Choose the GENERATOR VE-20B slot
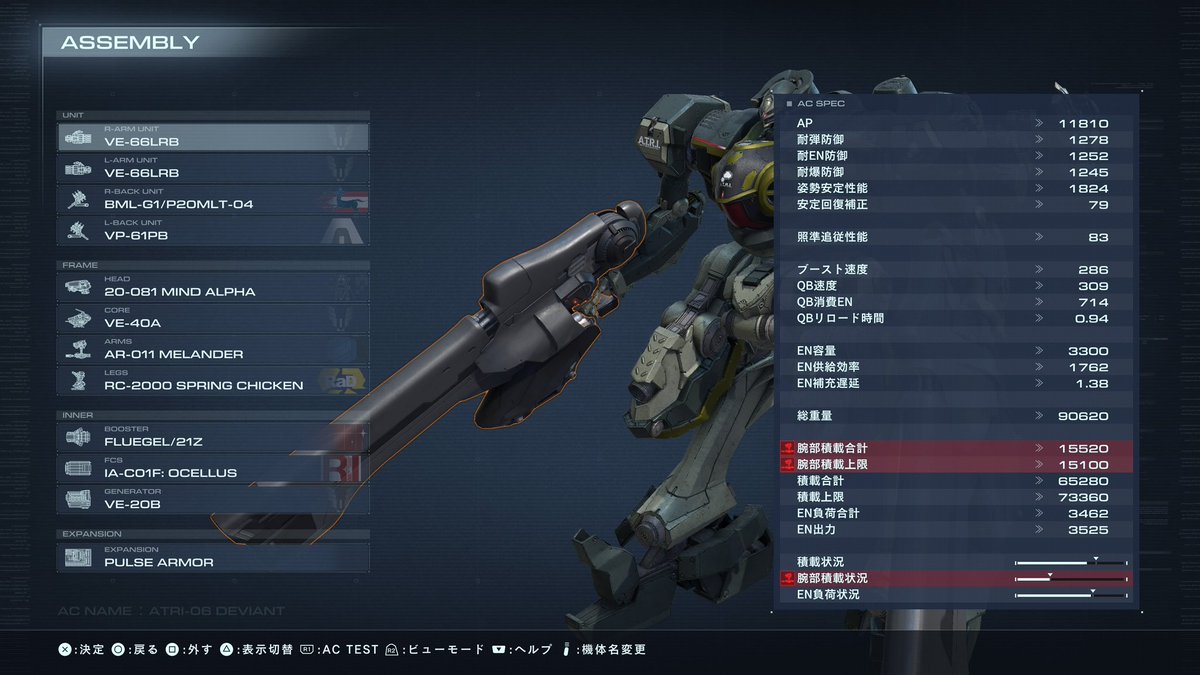 coord(213,498)
